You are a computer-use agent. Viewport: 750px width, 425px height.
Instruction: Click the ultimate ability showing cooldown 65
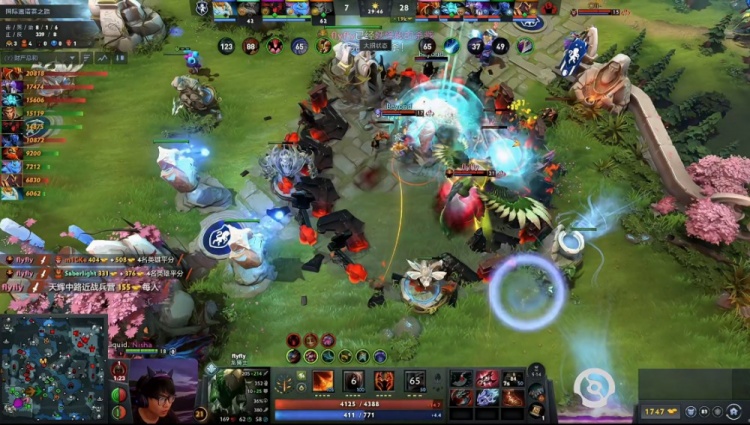click(415, 381)
